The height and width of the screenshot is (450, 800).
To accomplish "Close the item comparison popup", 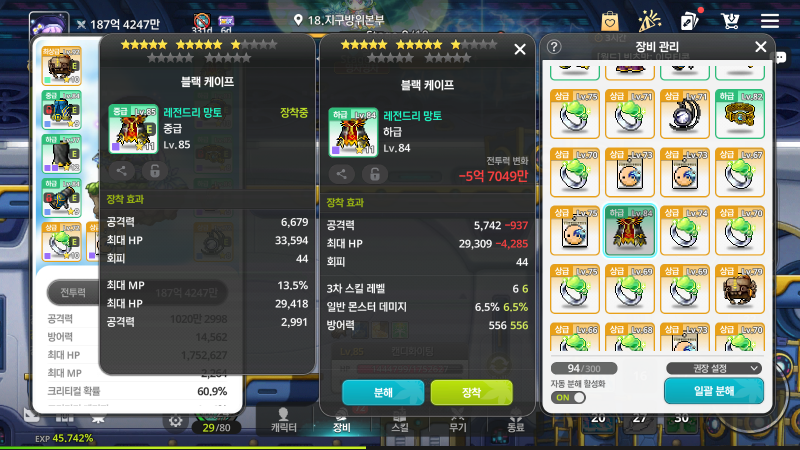I will (519, 49).
